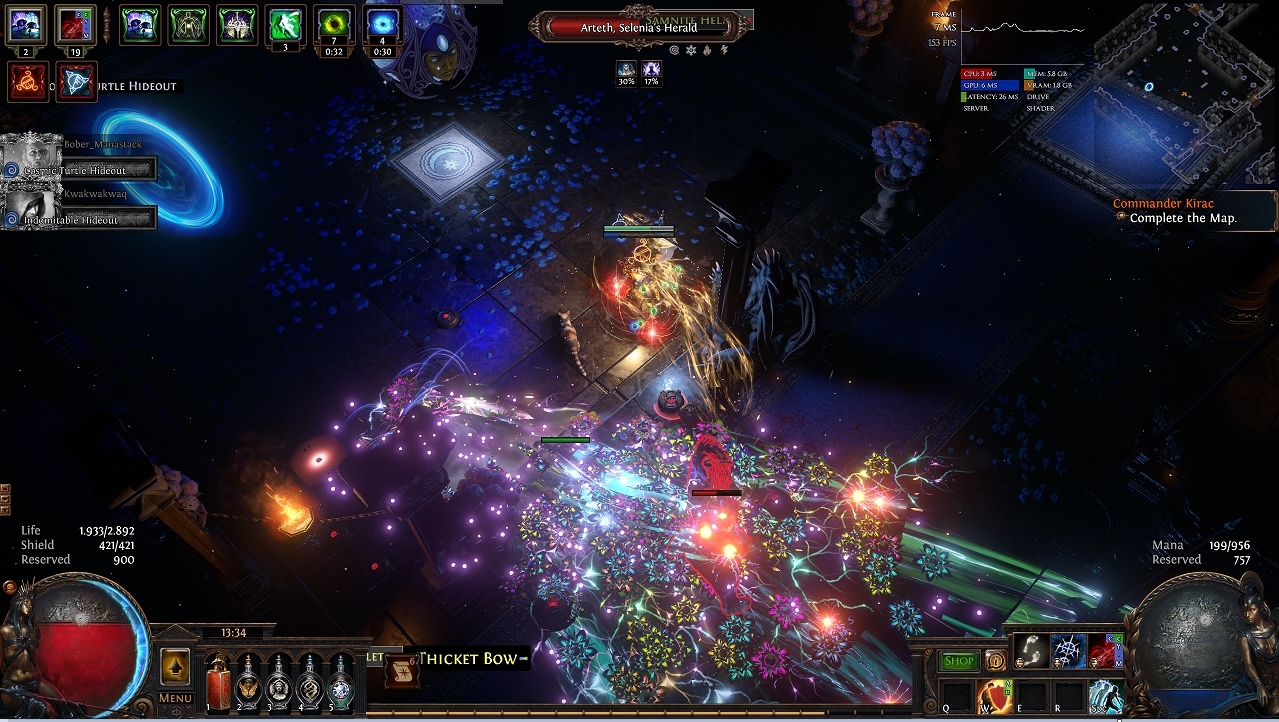Open the Menu button

click(175, 697)
